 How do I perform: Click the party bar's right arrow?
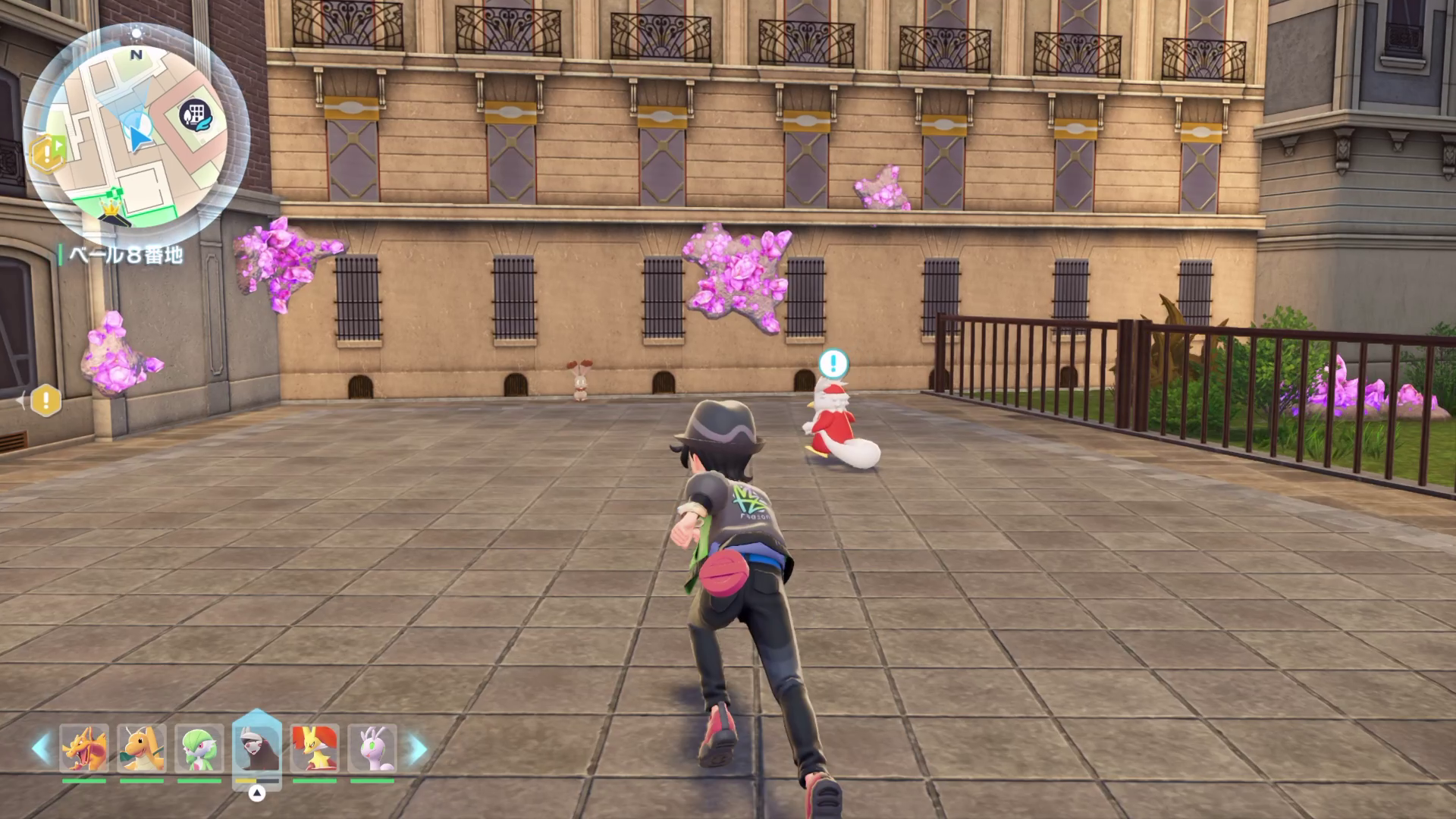(417, 748)
